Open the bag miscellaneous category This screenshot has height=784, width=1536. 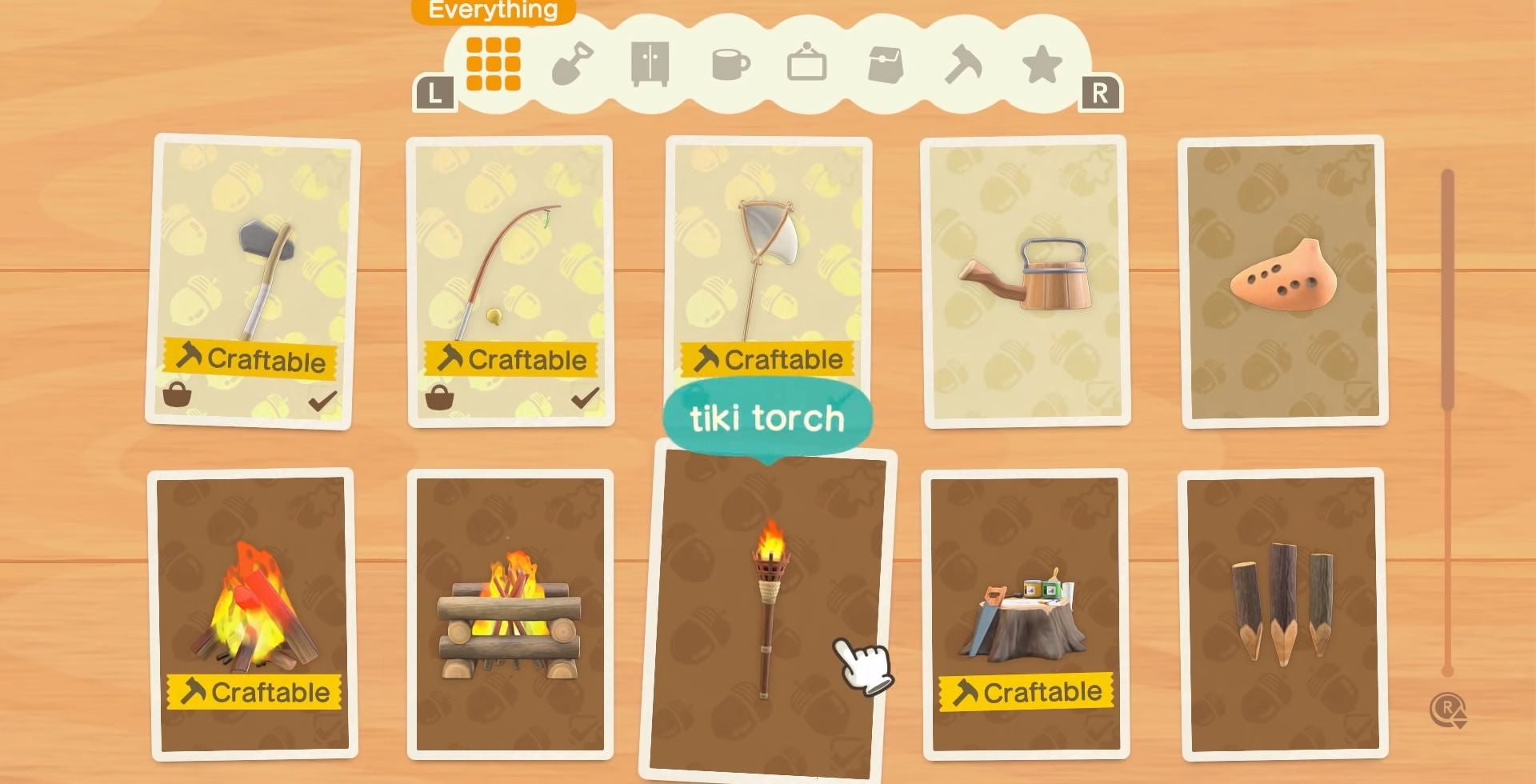(886, 64)
